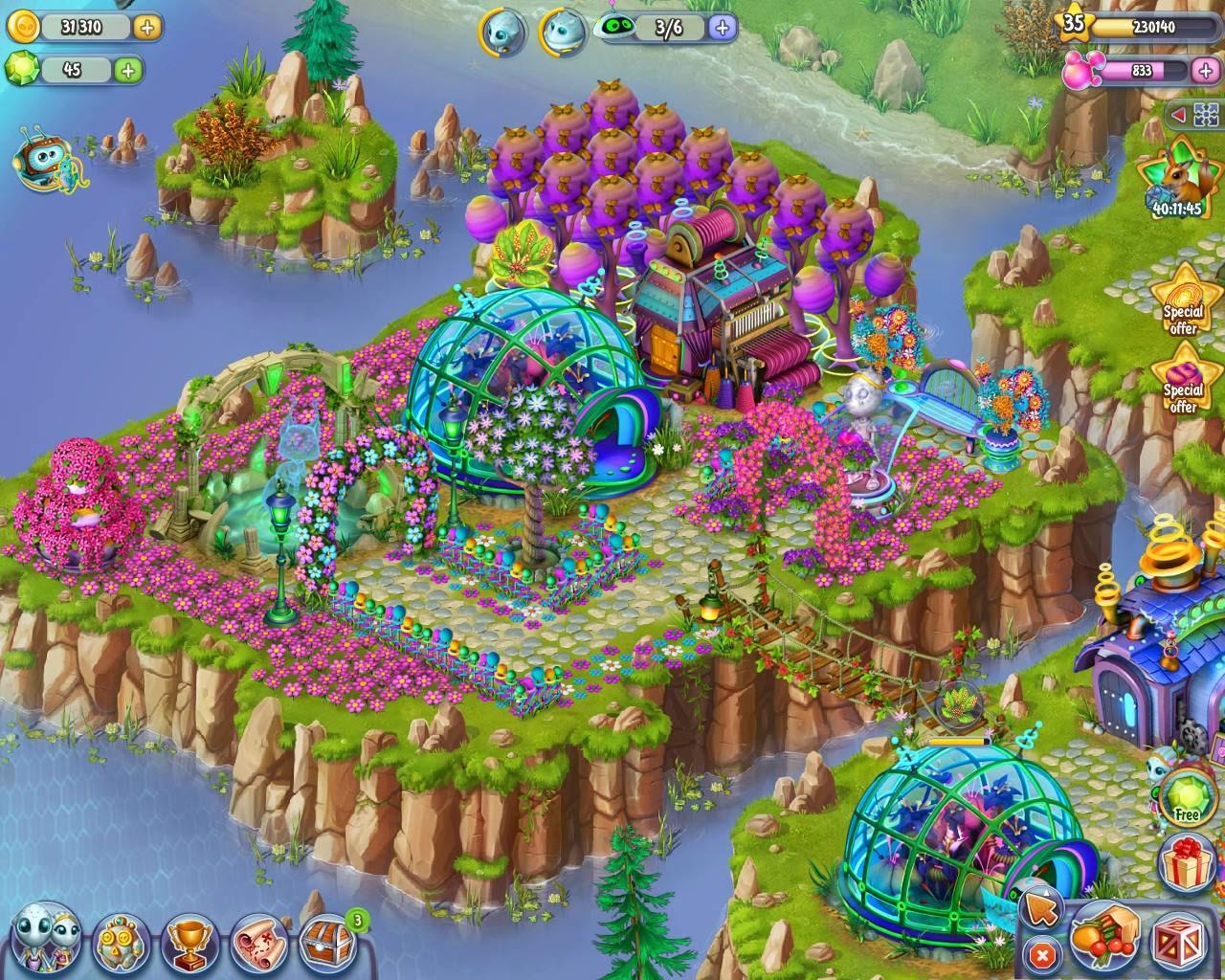
Task: Claim the Free green gem
Action: [x=1186, y=796]
